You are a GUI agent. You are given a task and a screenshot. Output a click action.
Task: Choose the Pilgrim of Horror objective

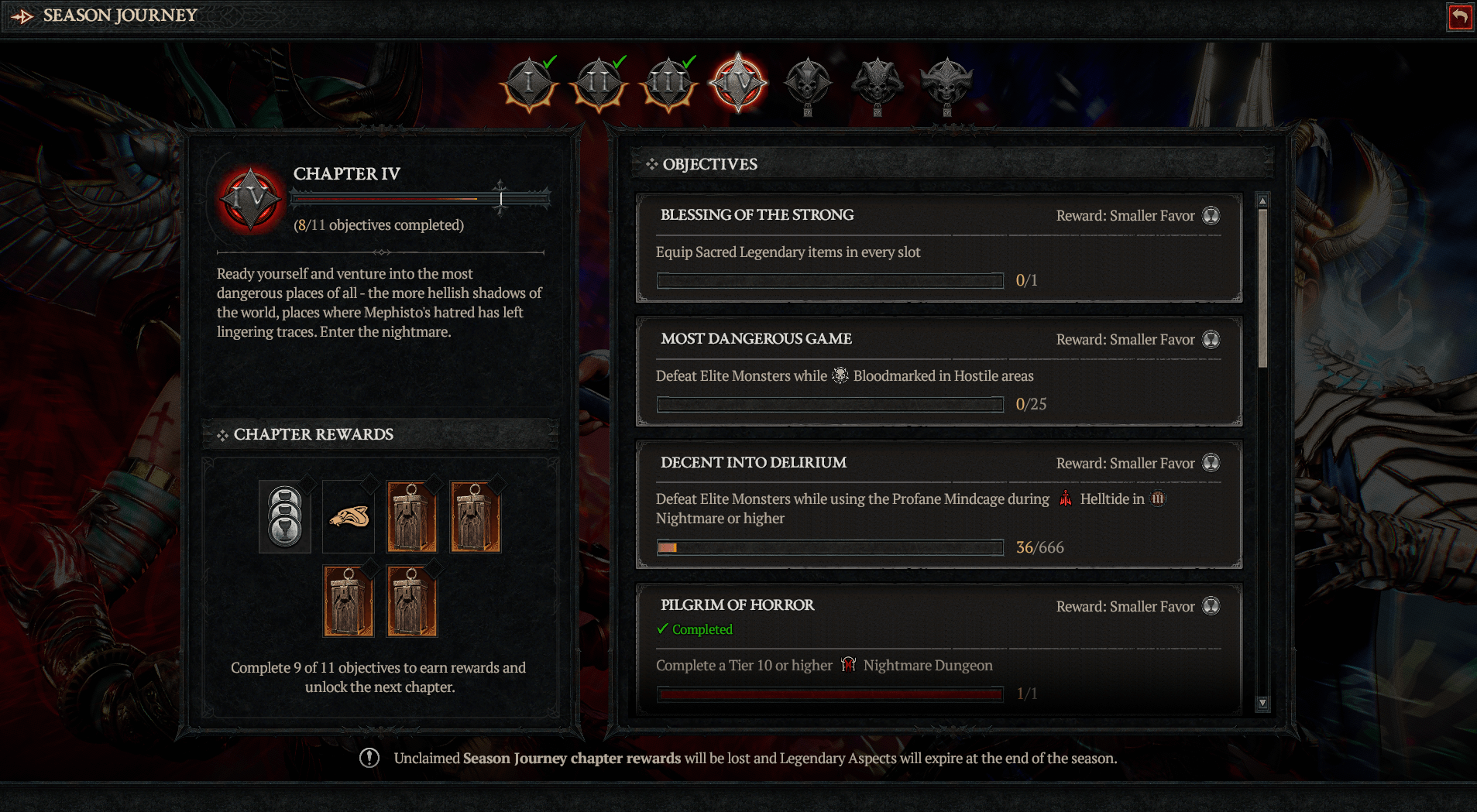click(x=939, y=646)
